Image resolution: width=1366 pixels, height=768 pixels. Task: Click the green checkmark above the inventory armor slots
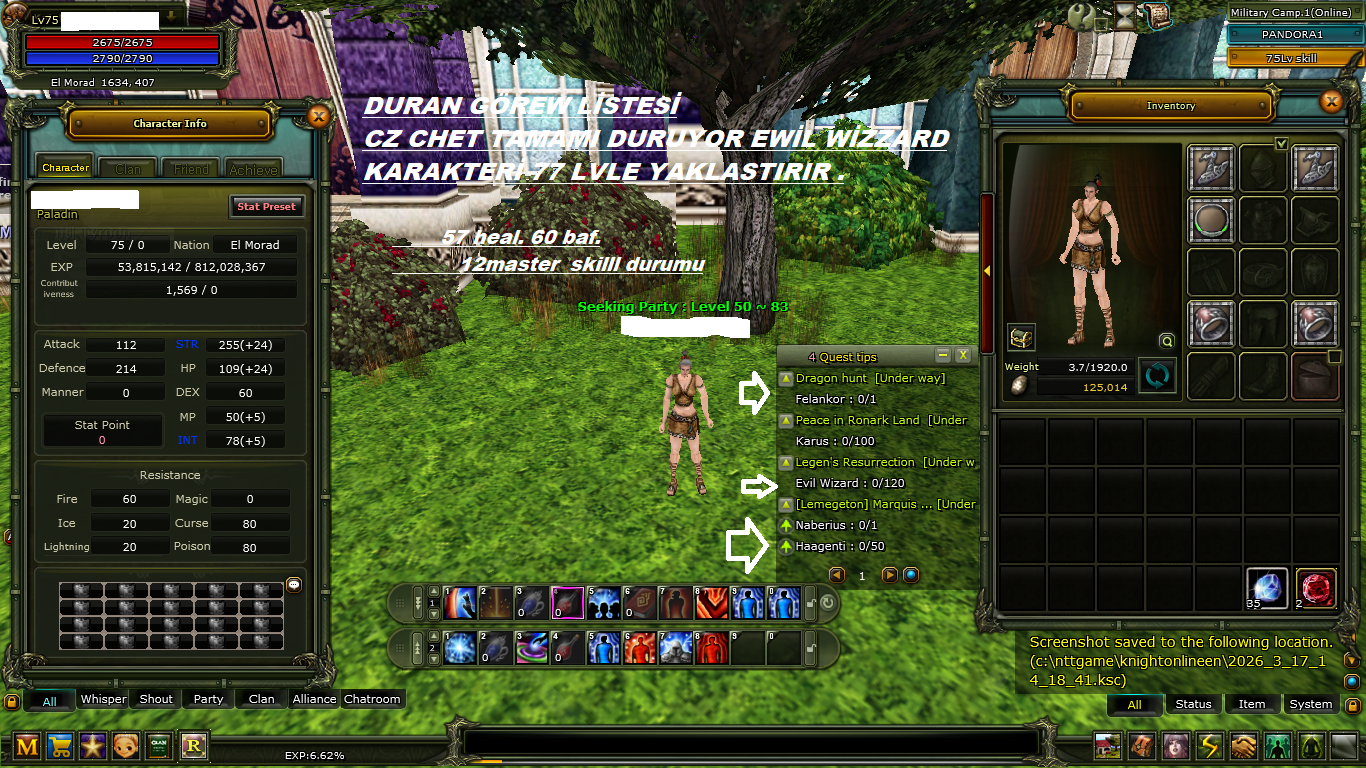pos(1281,143)
